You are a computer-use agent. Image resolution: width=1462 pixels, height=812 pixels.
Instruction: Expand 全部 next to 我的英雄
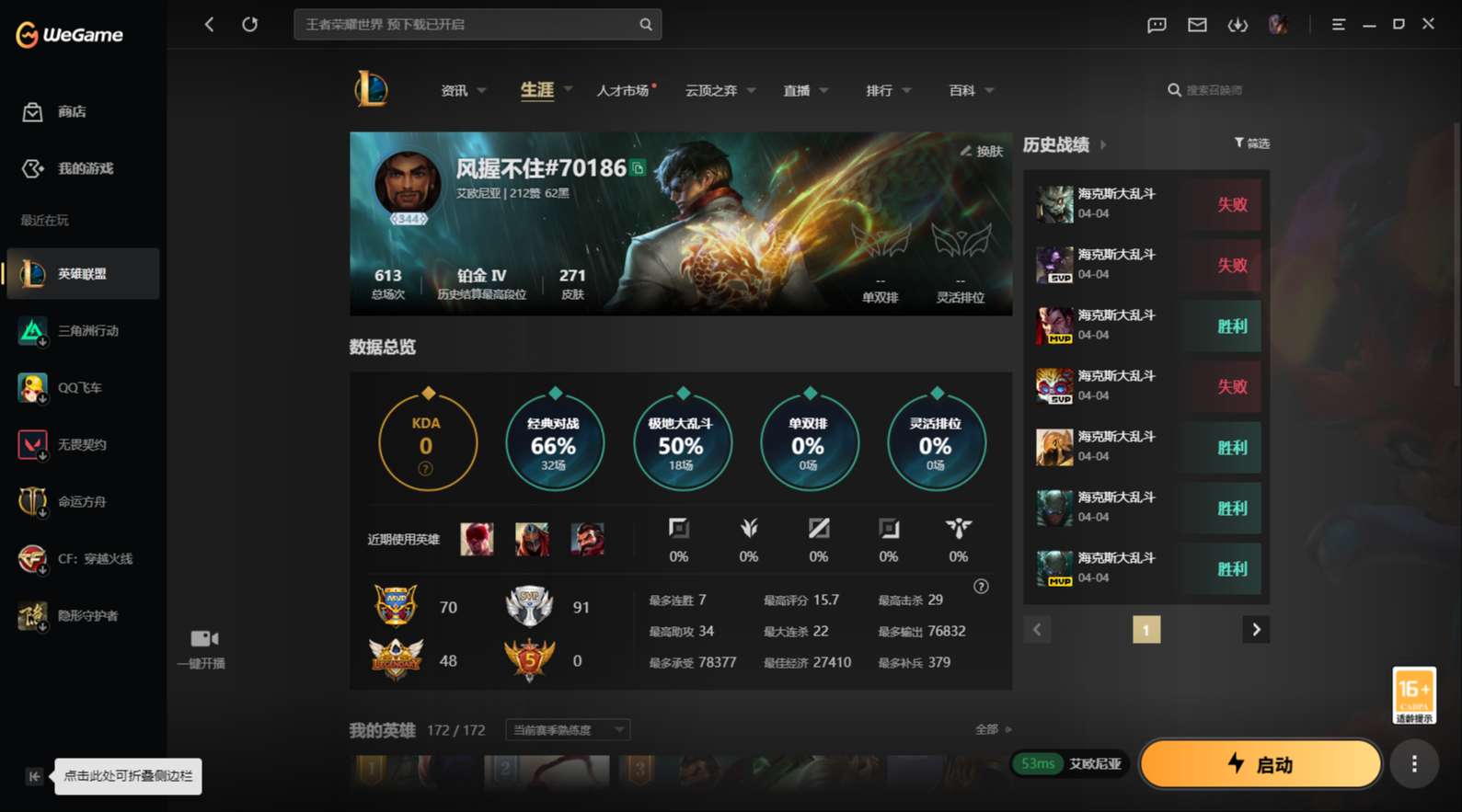[994, 728]
